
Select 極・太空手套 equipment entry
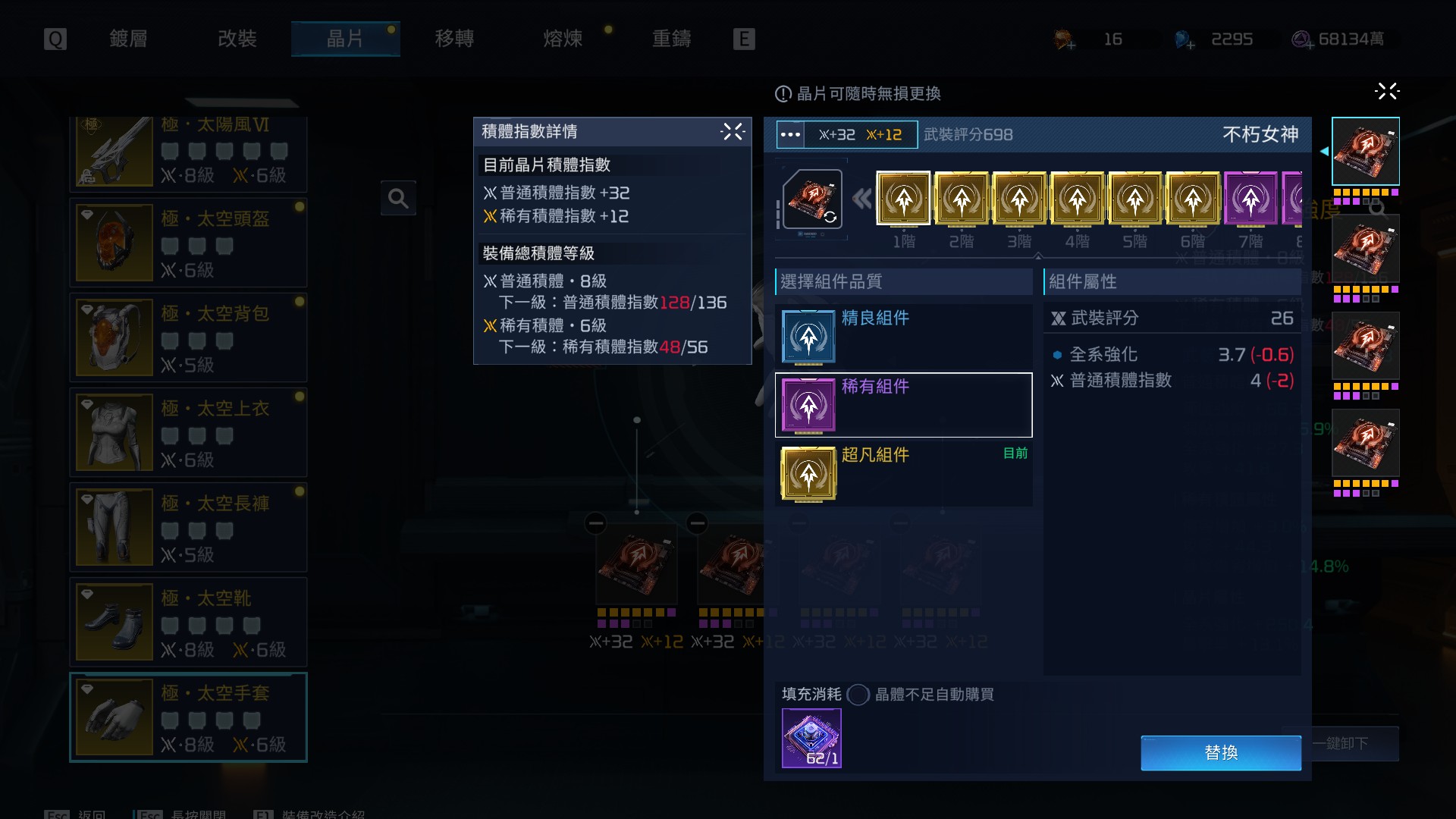point(188,717)
